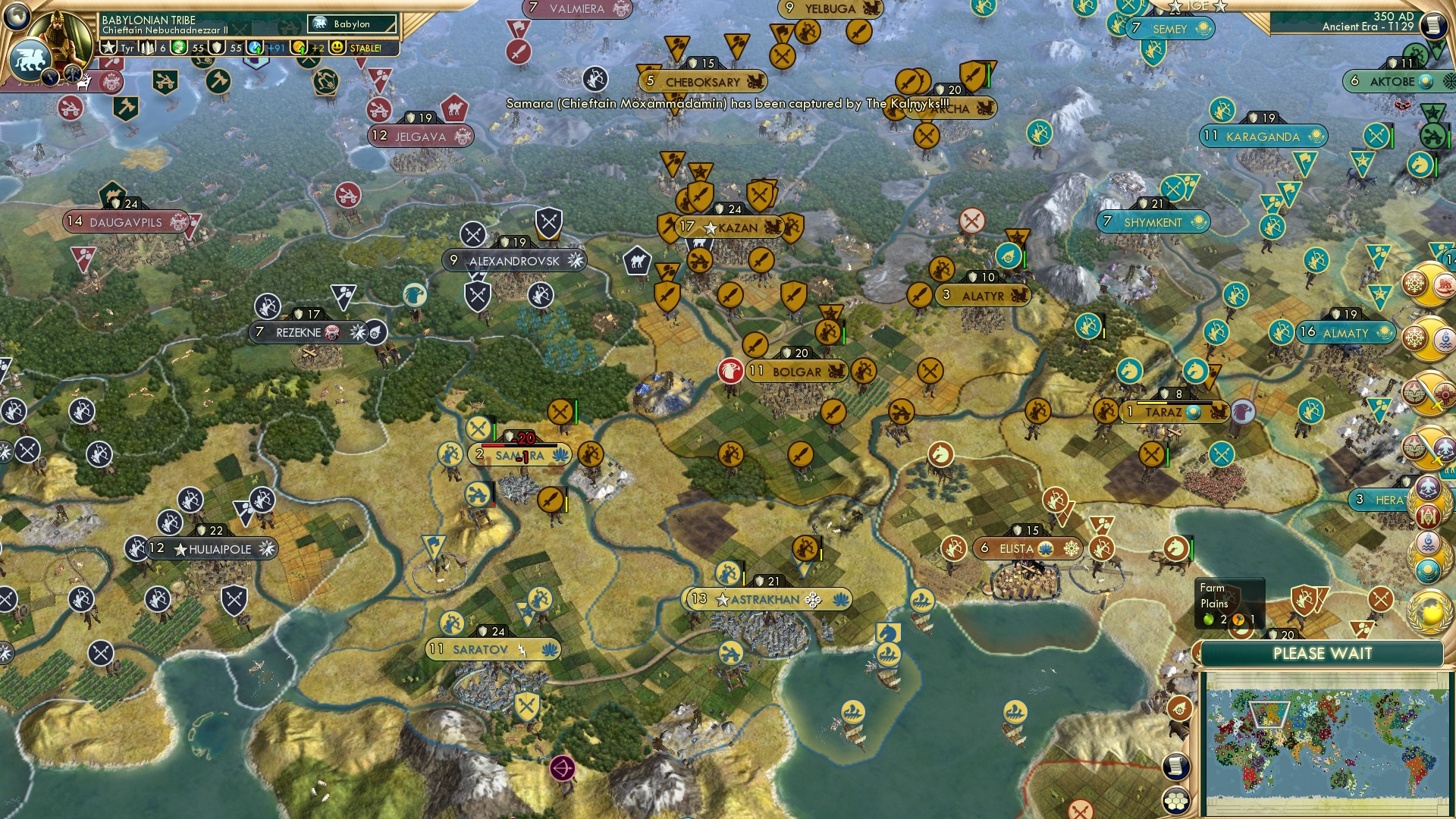Click the PLEASE WAIT button
Image resolution: width=1456 pixels, height=819 pixels.
pos(1322,653)
